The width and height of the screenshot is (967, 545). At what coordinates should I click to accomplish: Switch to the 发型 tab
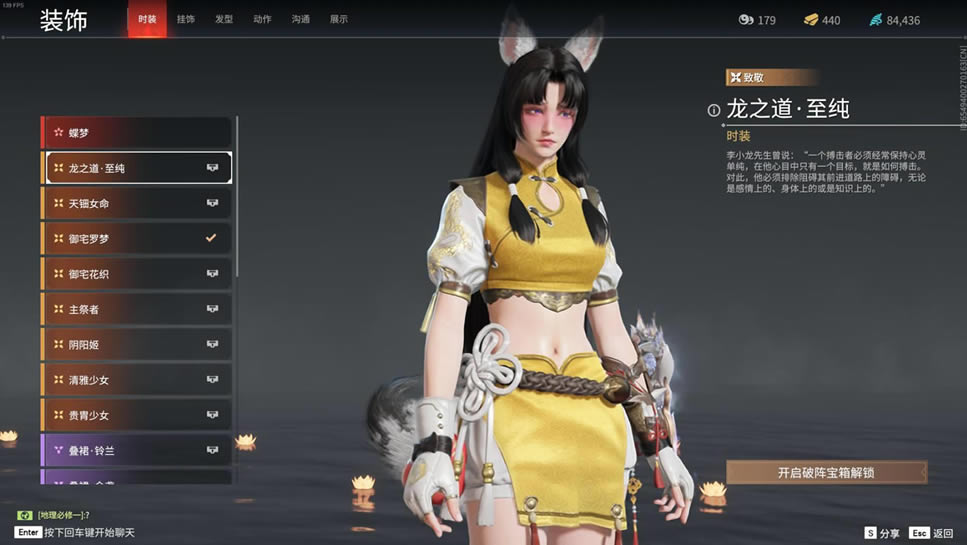[224, 19]
